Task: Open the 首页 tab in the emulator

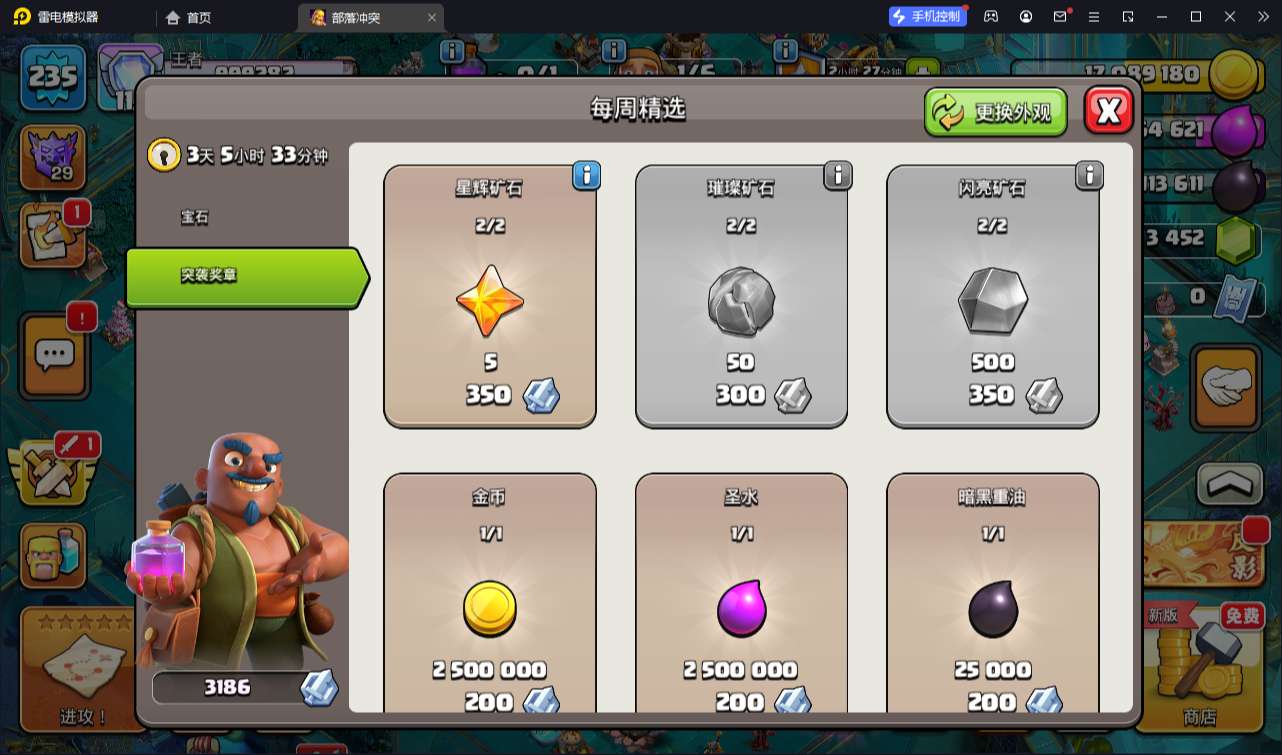Action: tap(189, 17)
